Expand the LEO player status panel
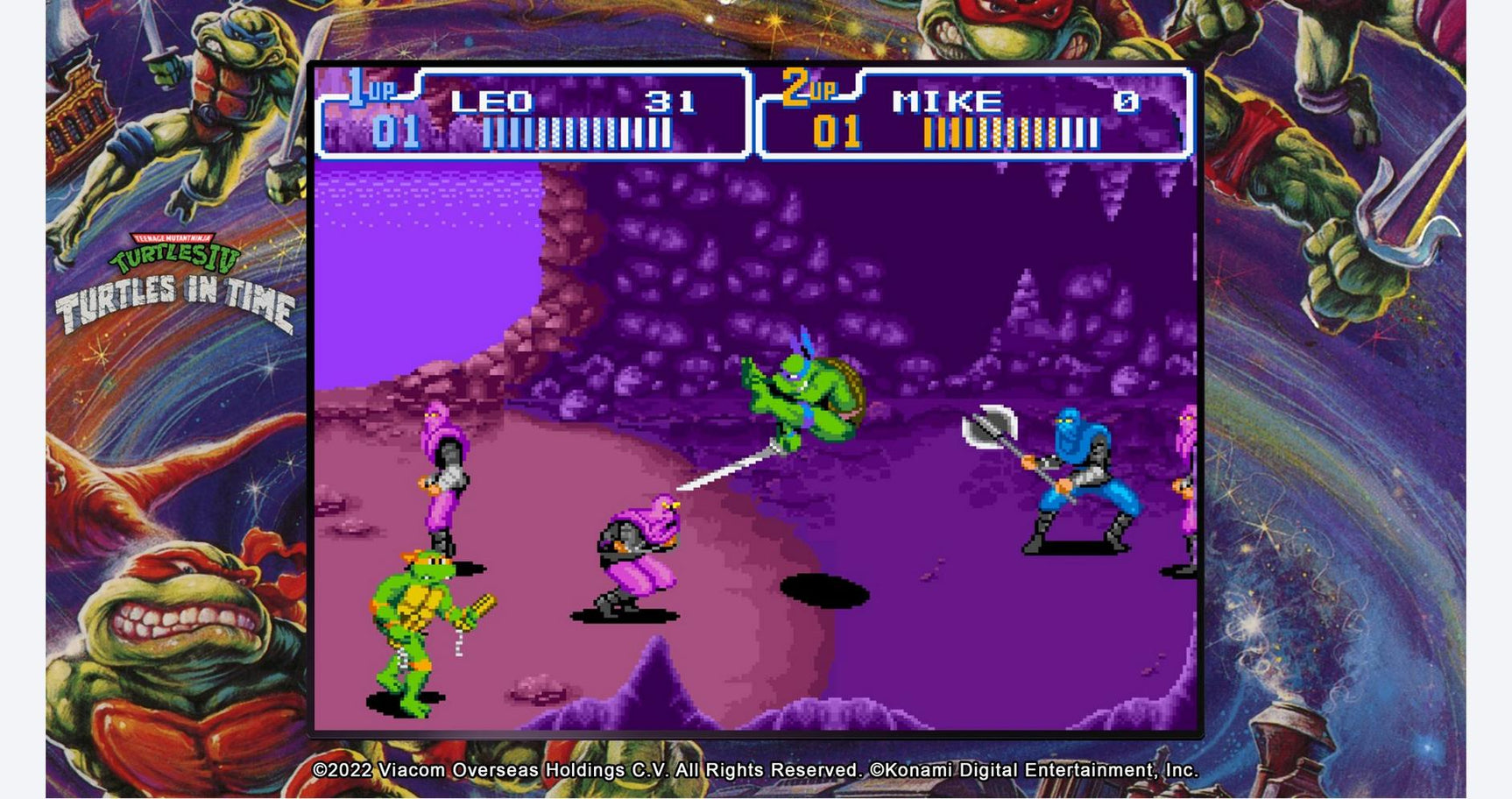 534,114
